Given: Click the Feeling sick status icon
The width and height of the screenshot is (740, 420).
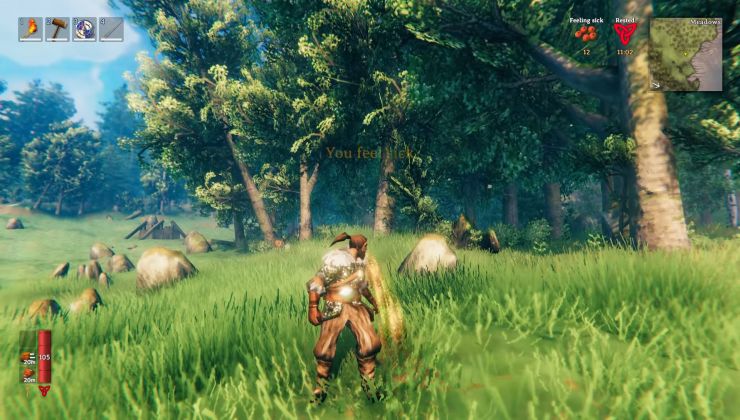Looking at the screenshot, I should [586, 34].
